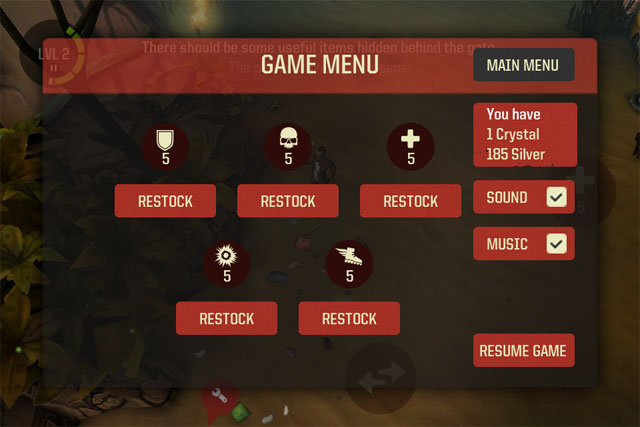Restock the winged boot item

(x=349, y=319)
